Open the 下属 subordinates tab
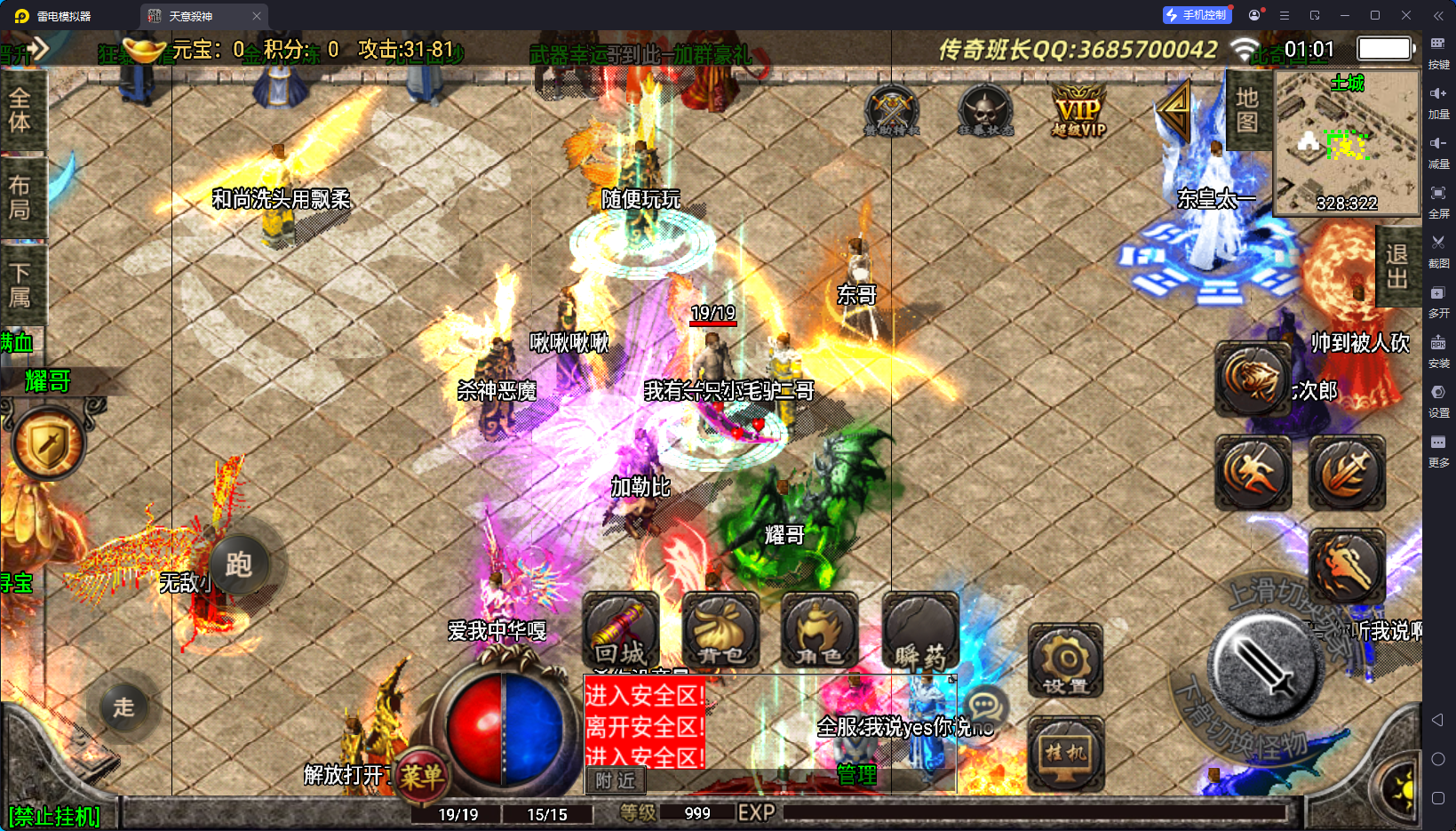The height and width of the screenshot is (831, 1456). click(20, 284)
